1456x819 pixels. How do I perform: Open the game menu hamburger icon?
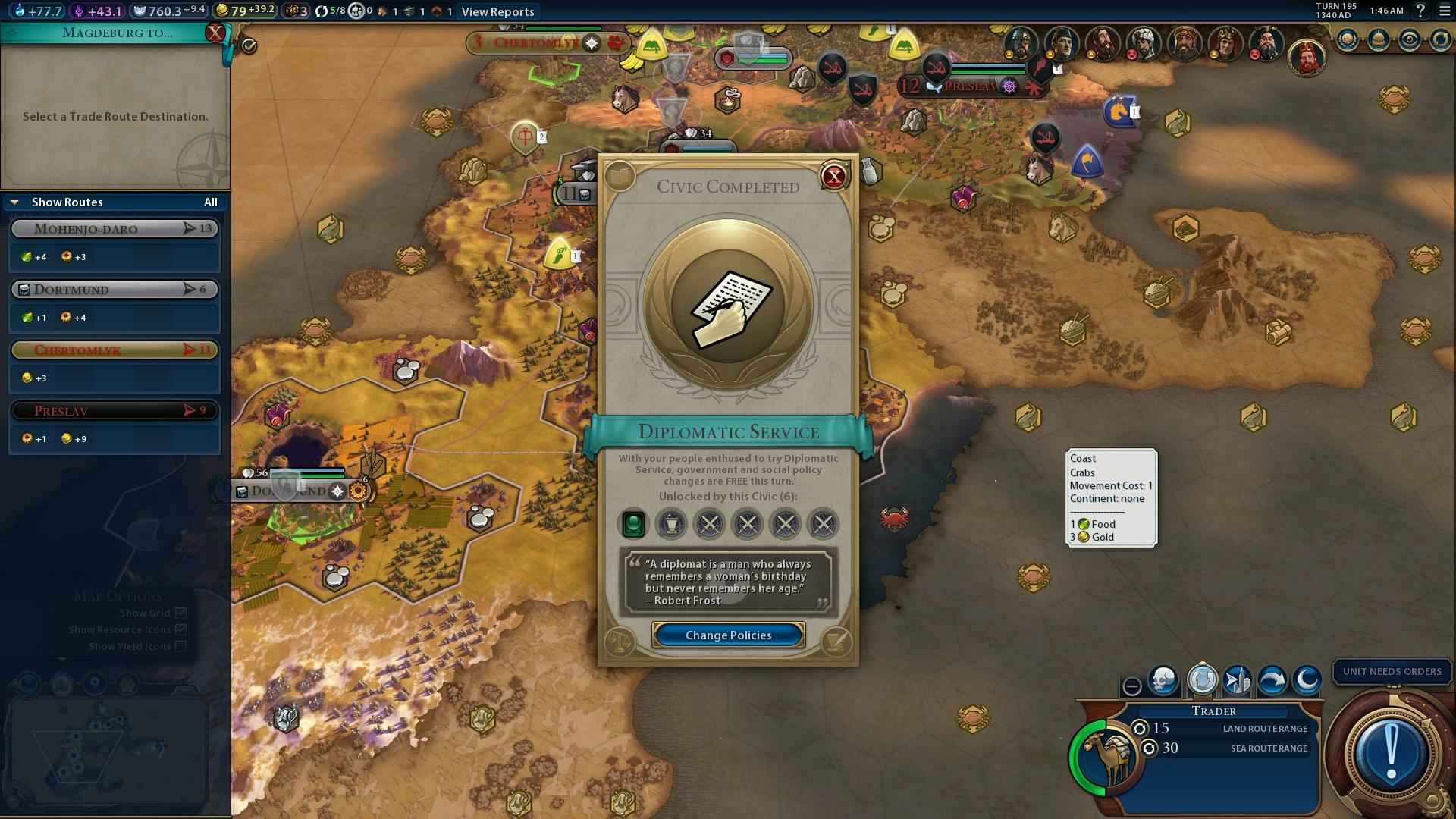(x=1445, y=11)
